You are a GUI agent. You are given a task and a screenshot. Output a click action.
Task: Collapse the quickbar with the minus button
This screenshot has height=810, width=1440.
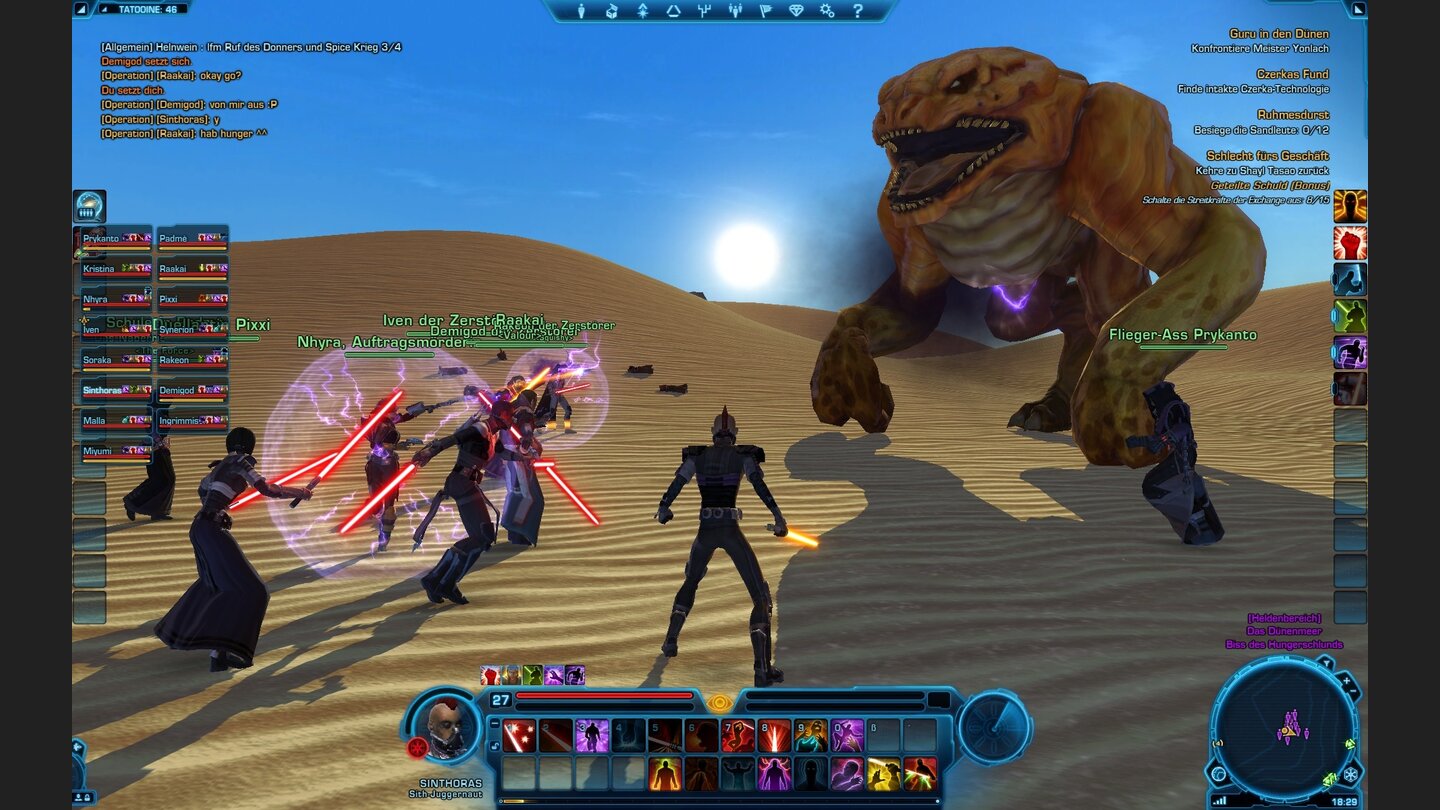[x=495, y=723]
